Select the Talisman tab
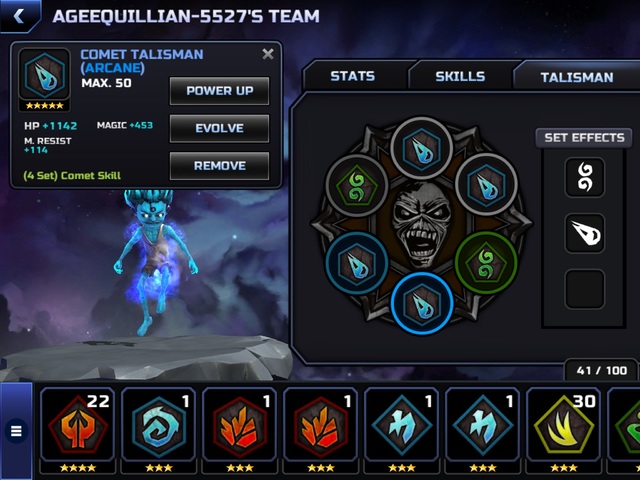 pos(576,76)
